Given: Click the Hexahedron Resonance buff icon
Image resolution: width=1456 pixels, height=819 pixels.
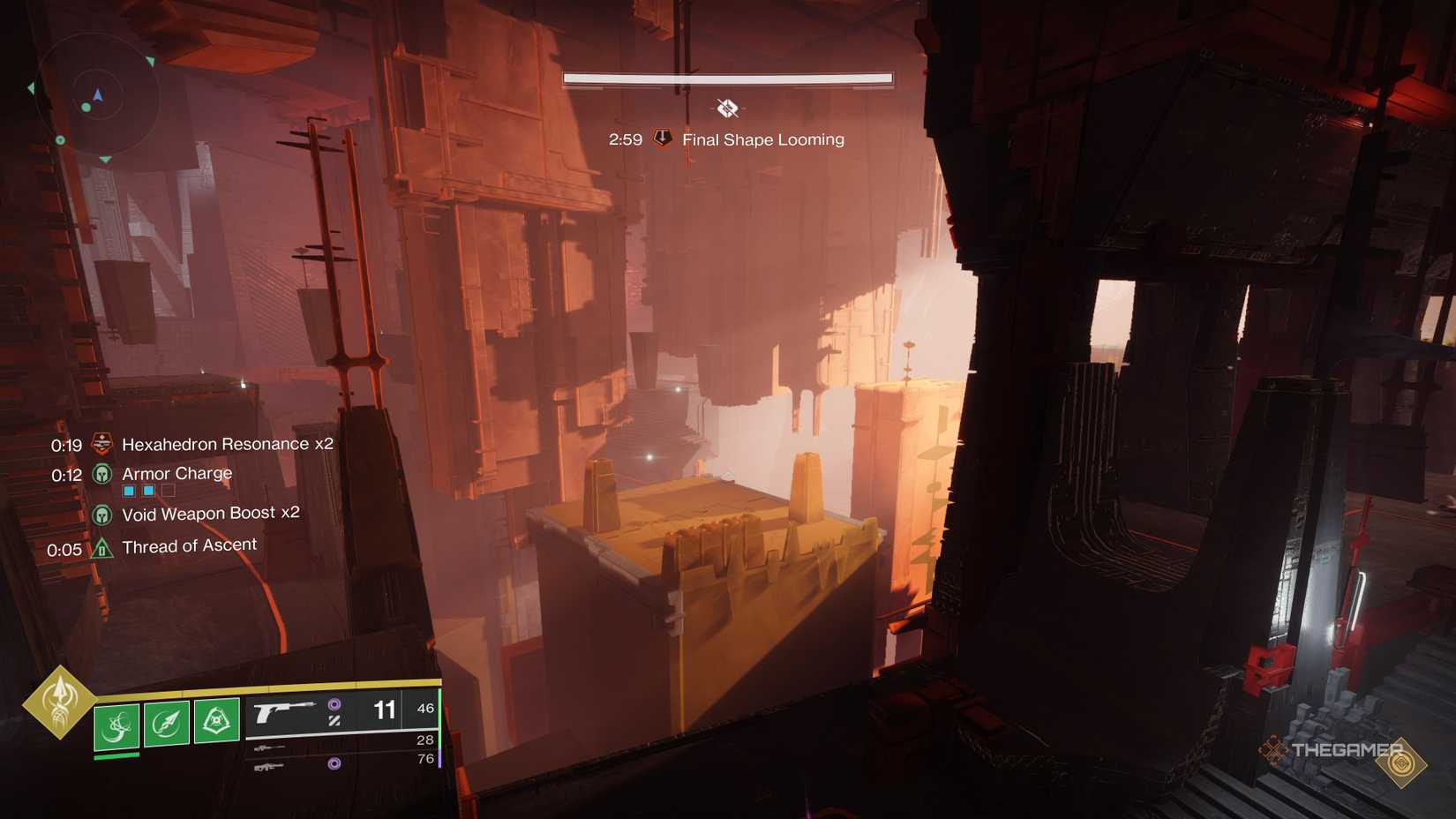Looking at the screenshot, I should pos(102,444).
